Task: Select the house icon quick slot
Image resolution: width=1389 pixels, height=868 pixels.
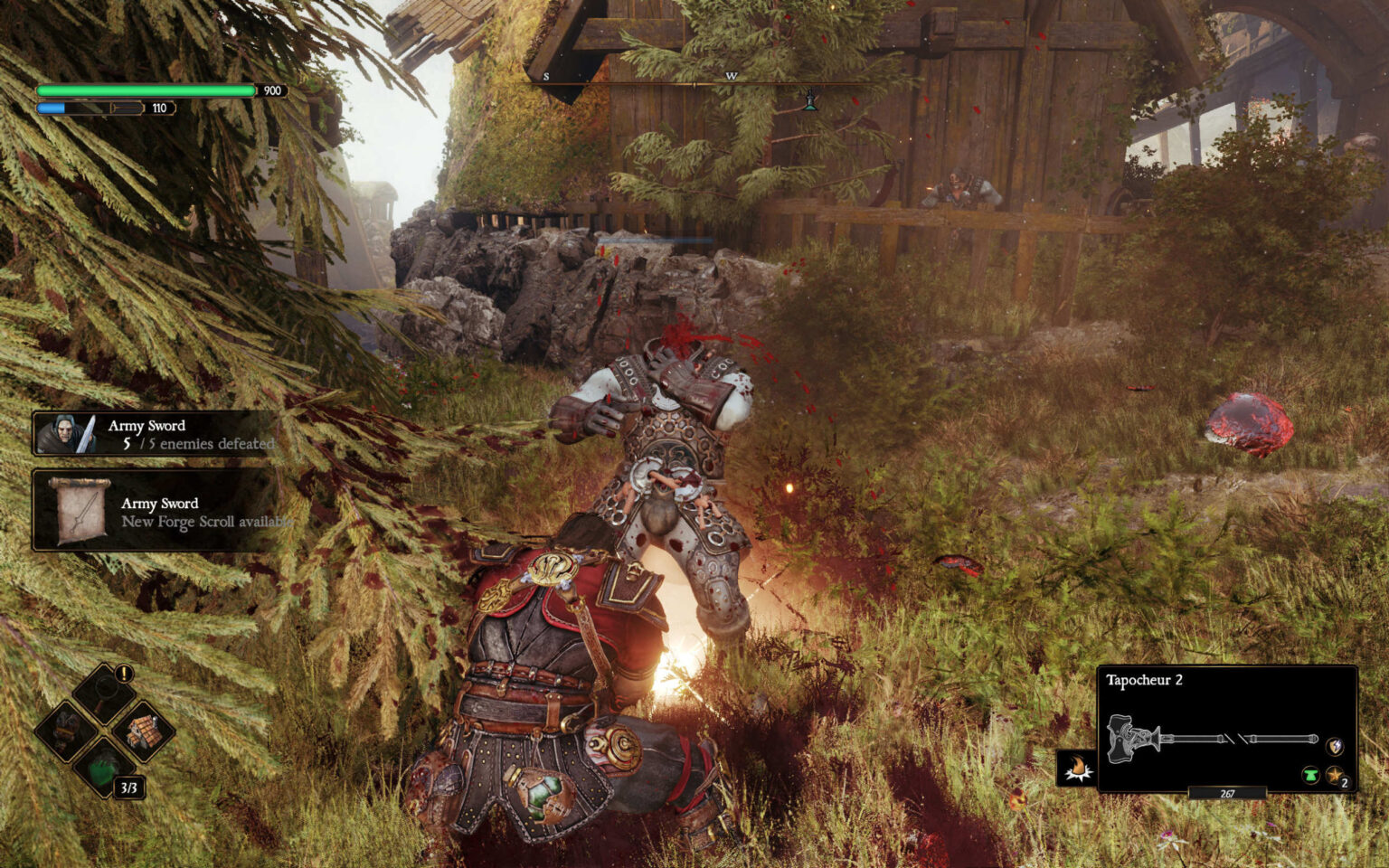Action: (x=142, y=731)
